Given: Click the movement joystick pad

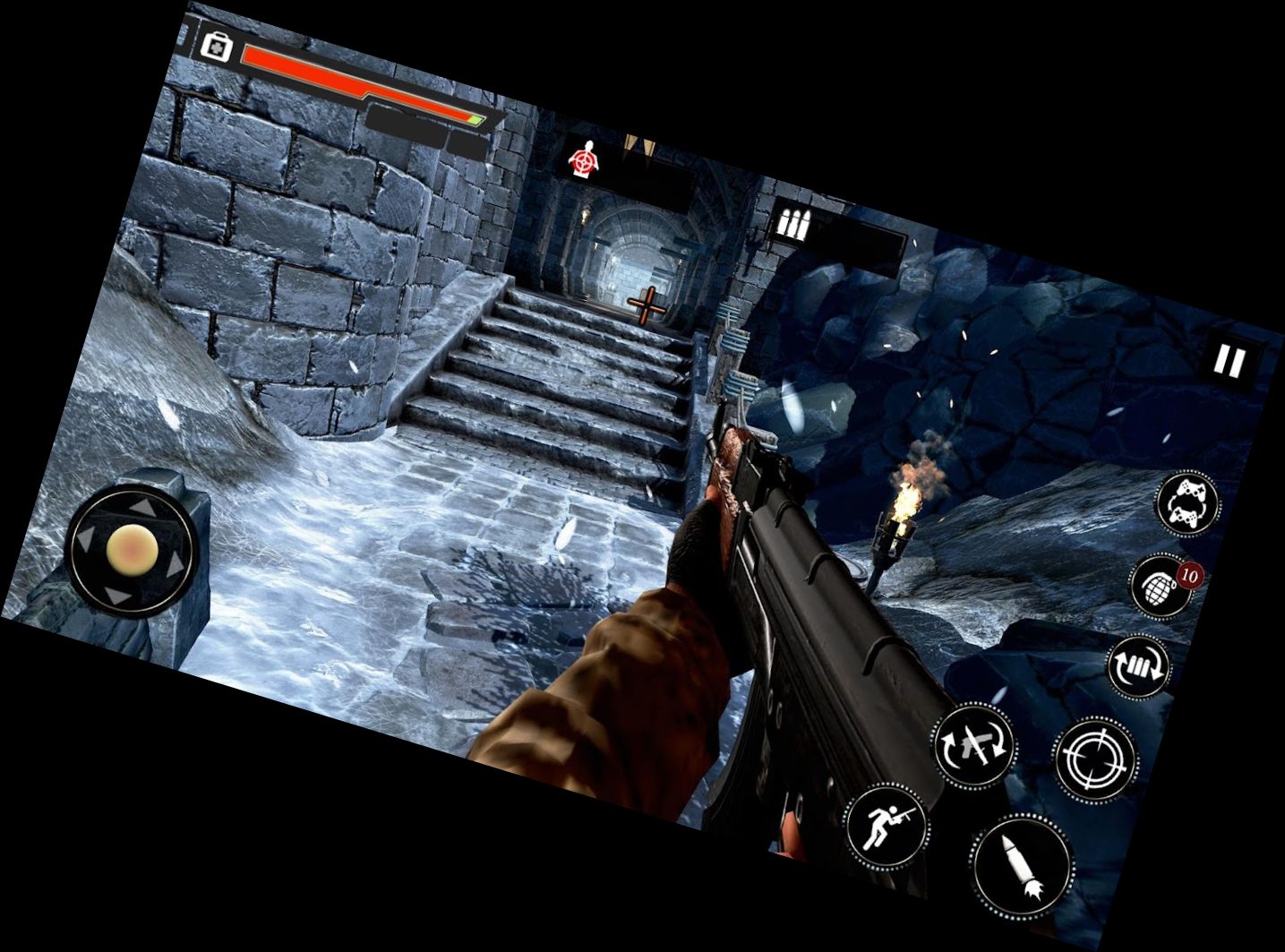Looking at the screenshot, I should pos(133,549).
